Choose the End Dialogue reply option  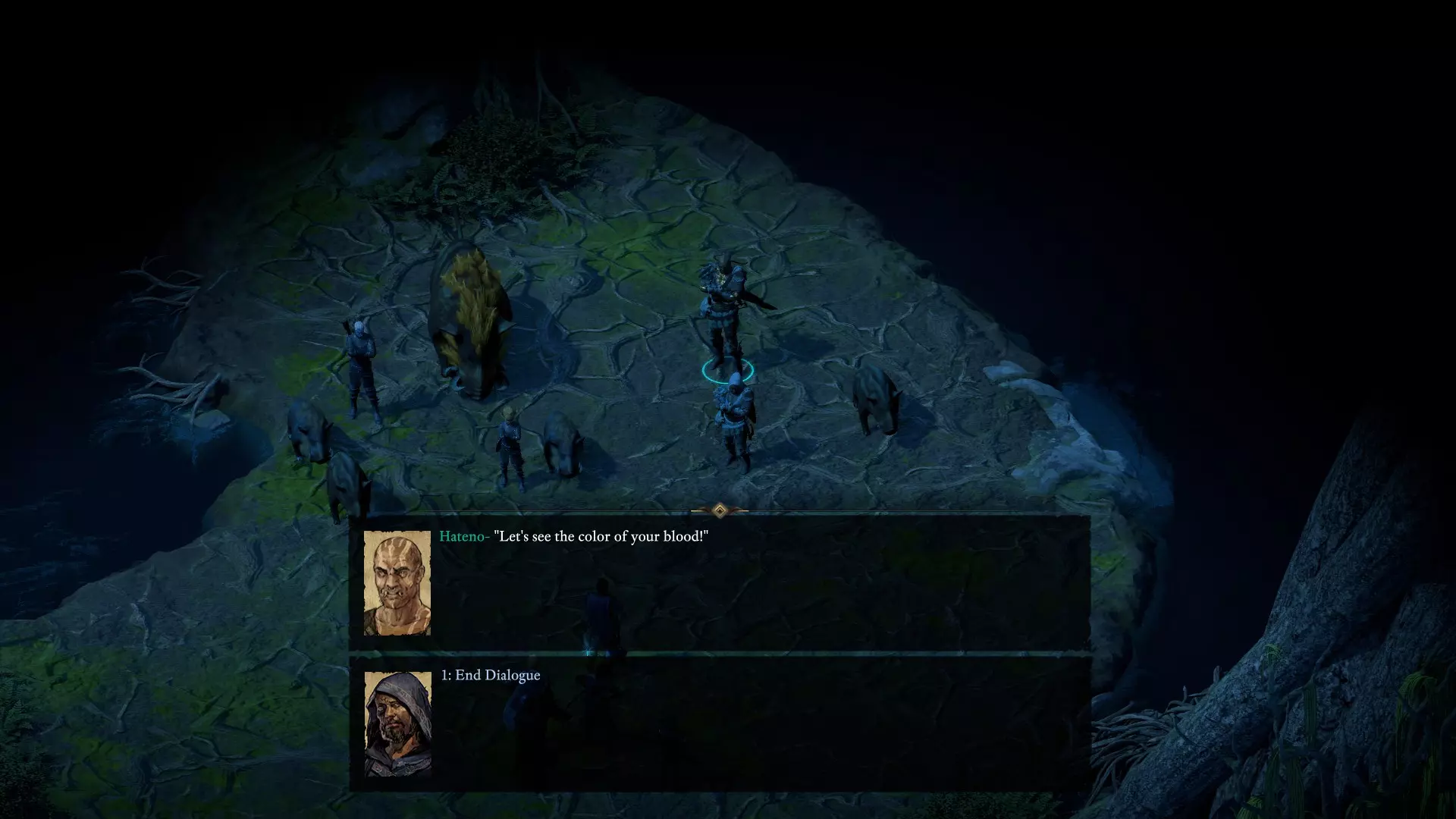(491, 676)
